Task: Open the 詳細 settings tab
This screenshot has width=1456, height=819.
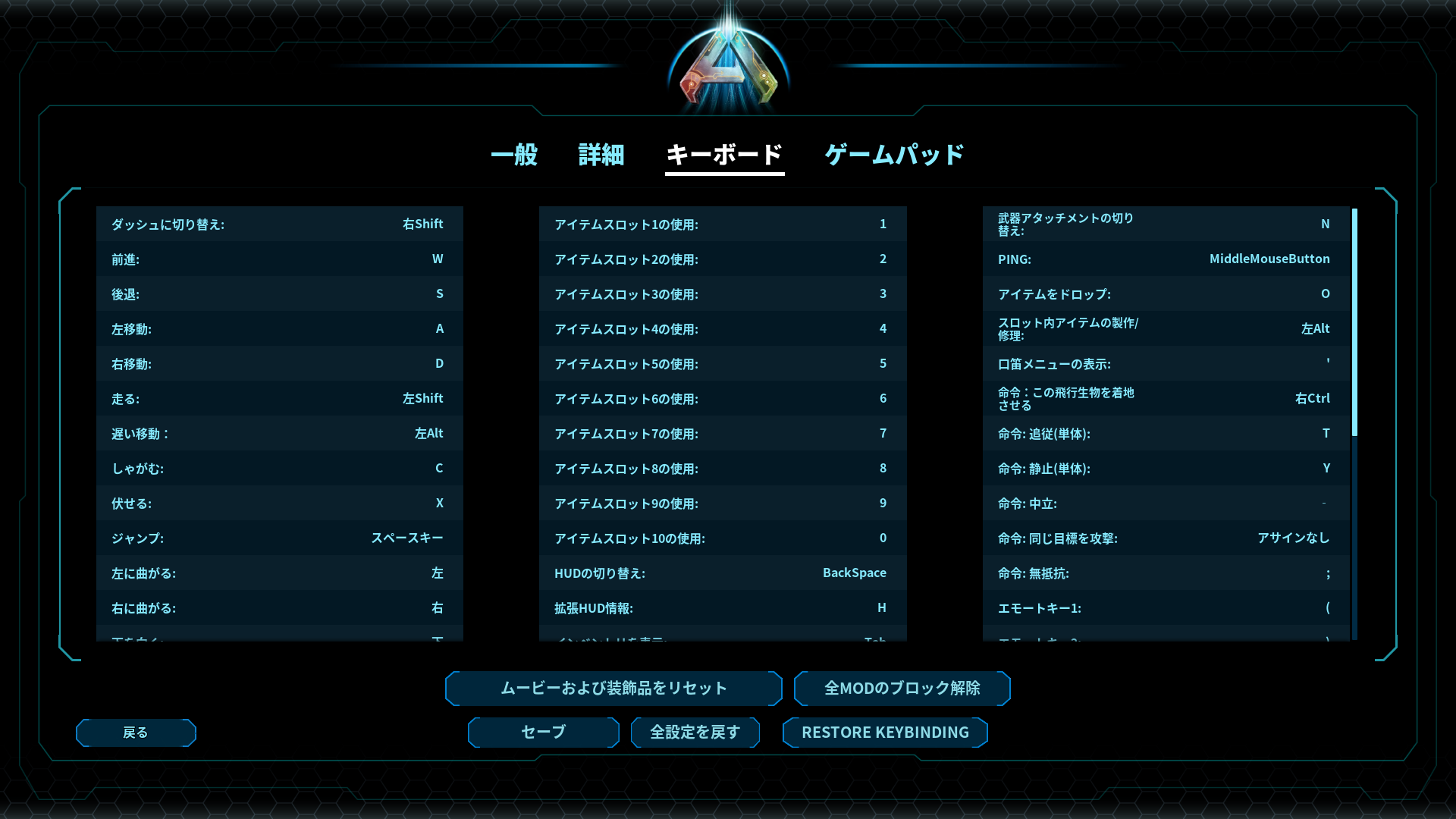Action: pyautogui.click(x=600, y=155)
